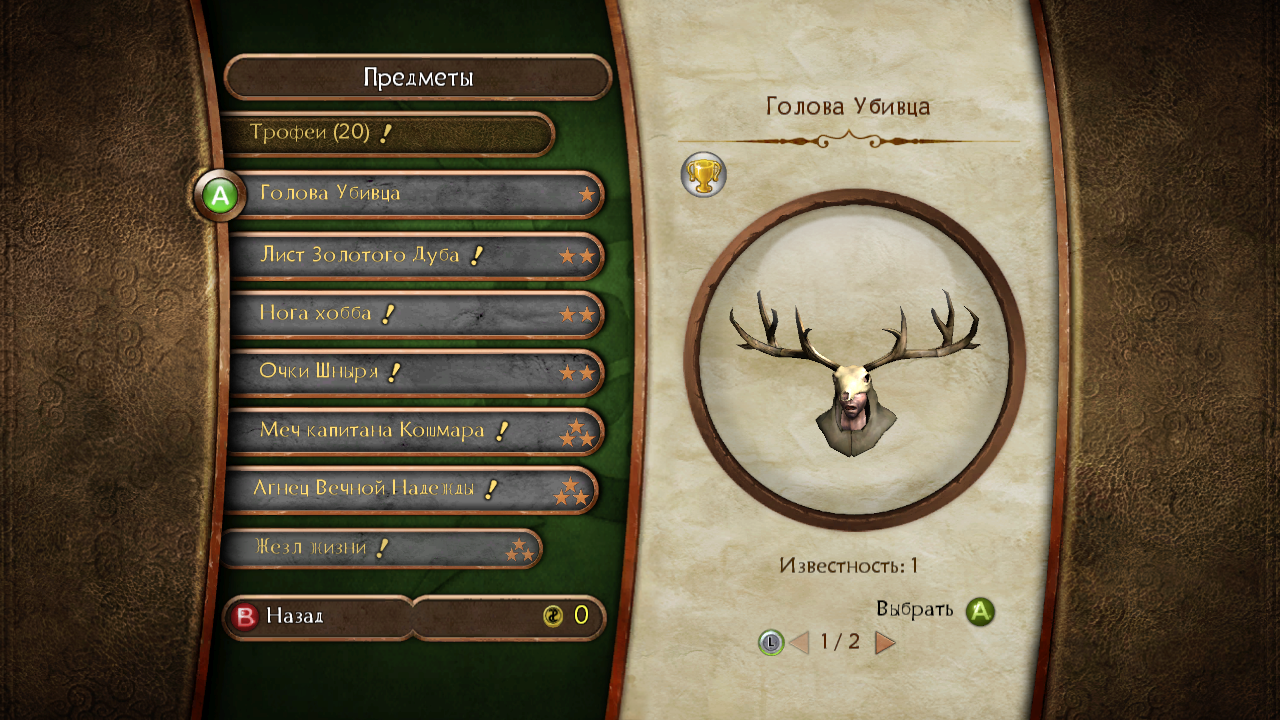This screenshot has height=720, width=1280.
Task: Click the gold trophy cup icon
Action: point(704,175)
